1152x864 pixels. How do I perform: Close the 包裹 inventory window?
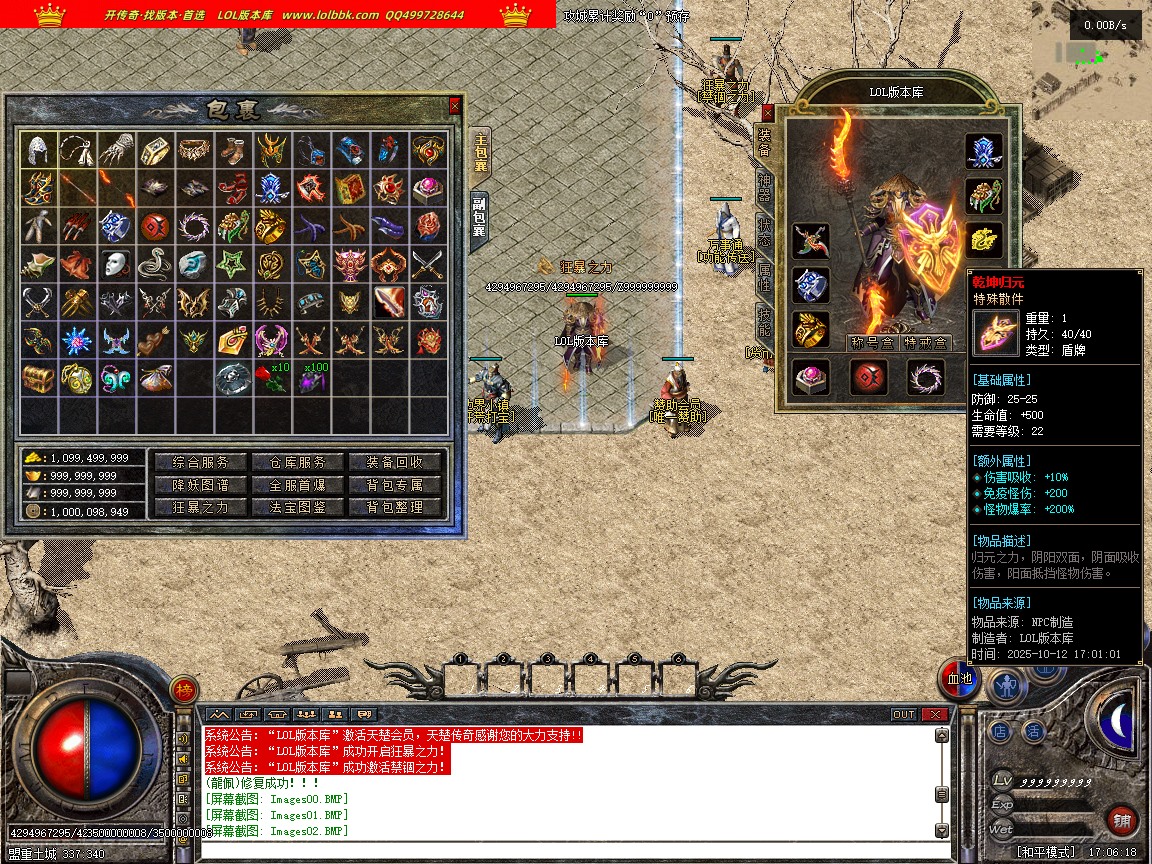pyautogui.click(x=455, y=105)
